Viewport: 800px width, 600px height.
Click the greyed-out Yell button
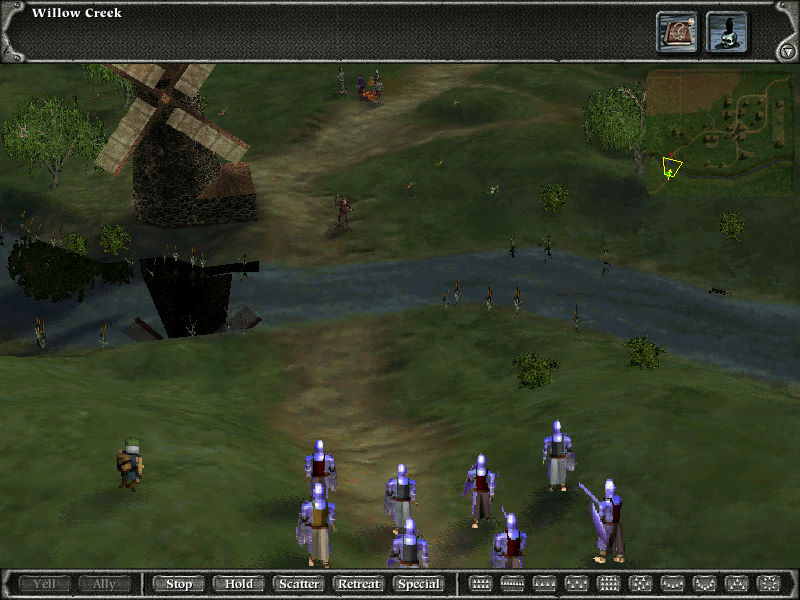click(45, 583)
